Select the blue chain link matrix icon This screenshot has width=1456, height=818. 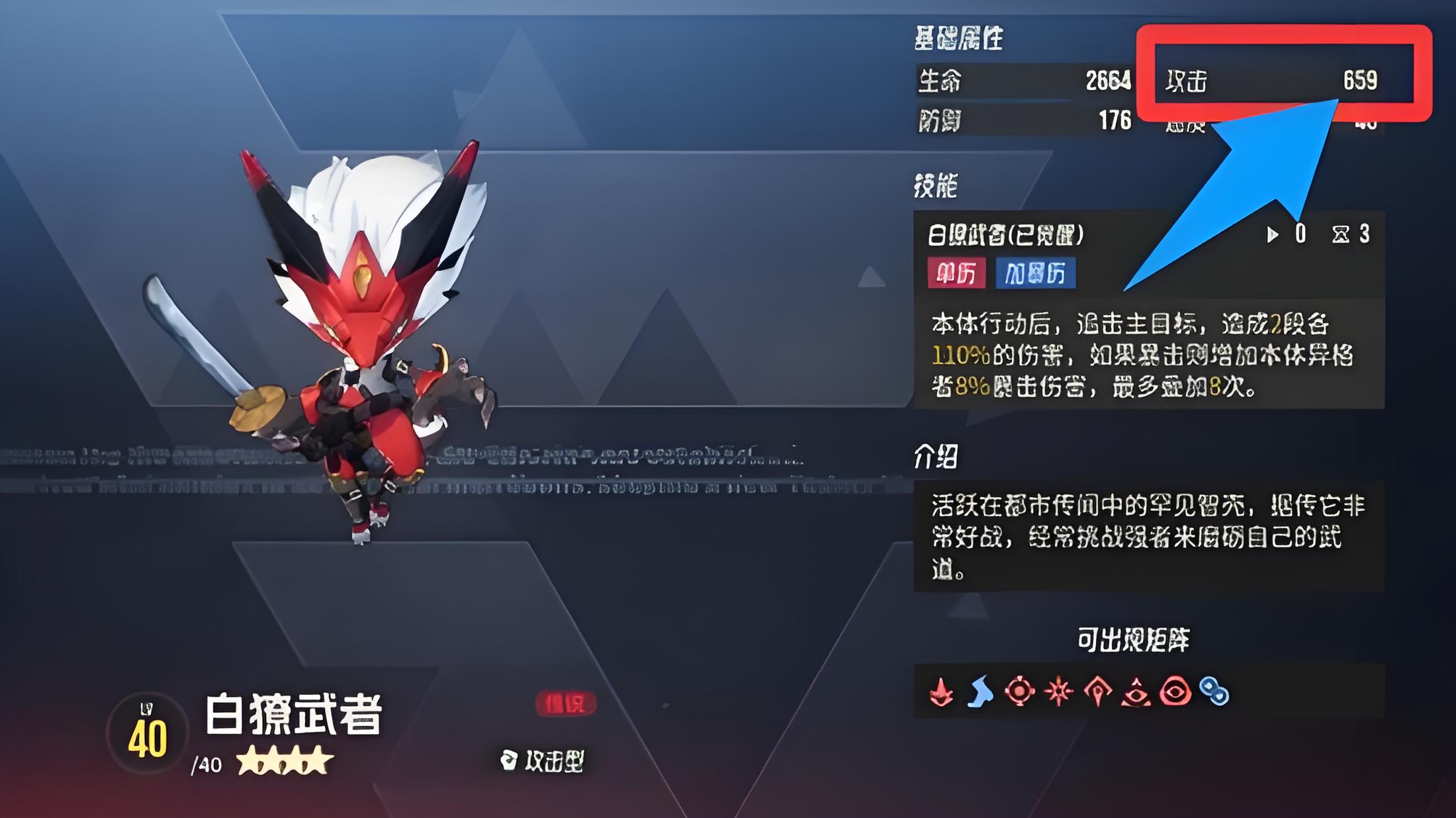click(x=1214, y=692)
